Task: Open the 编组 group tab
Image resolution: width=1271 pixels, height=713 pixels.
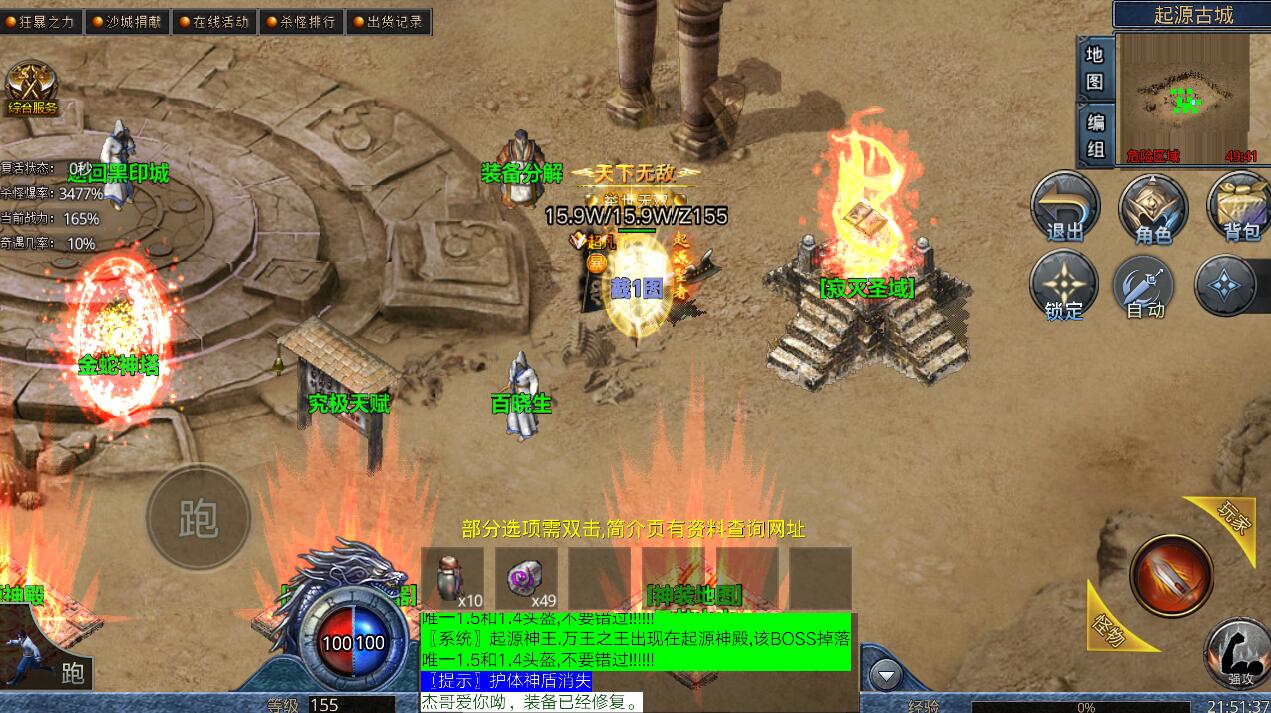Action: [x=1095, y=135]
